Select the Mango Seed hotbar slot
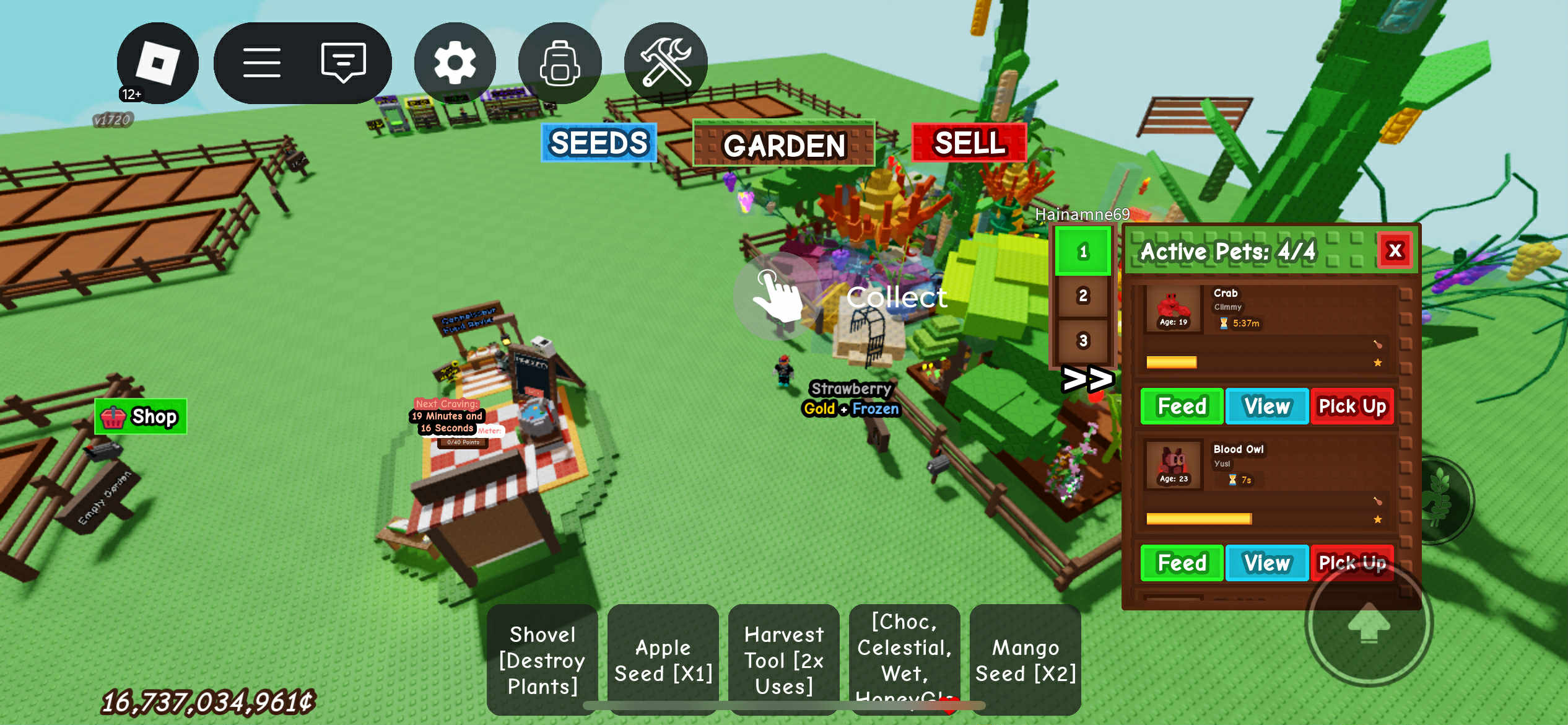Image resolution: width=1568 pixels, height=725 pixels. (1025, 659)
